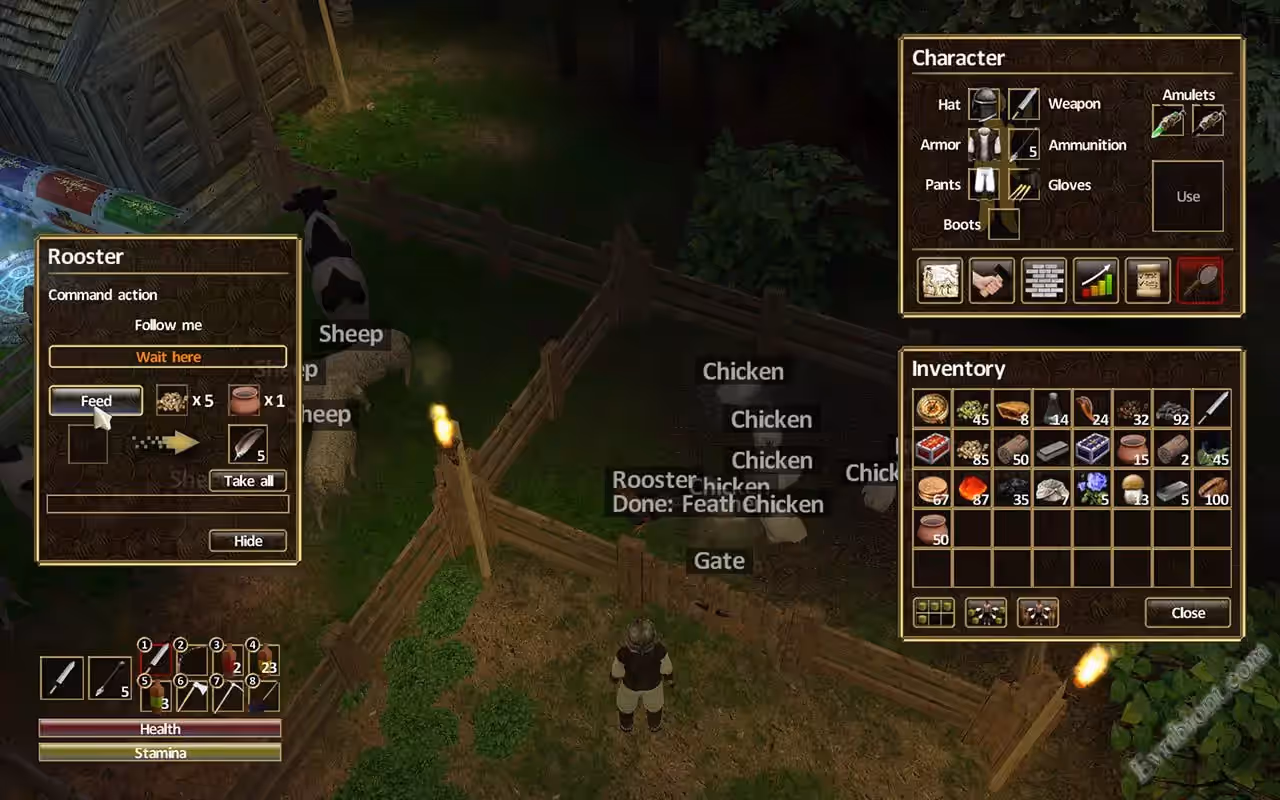Hide the Rooster panel

tap(248, 541)
